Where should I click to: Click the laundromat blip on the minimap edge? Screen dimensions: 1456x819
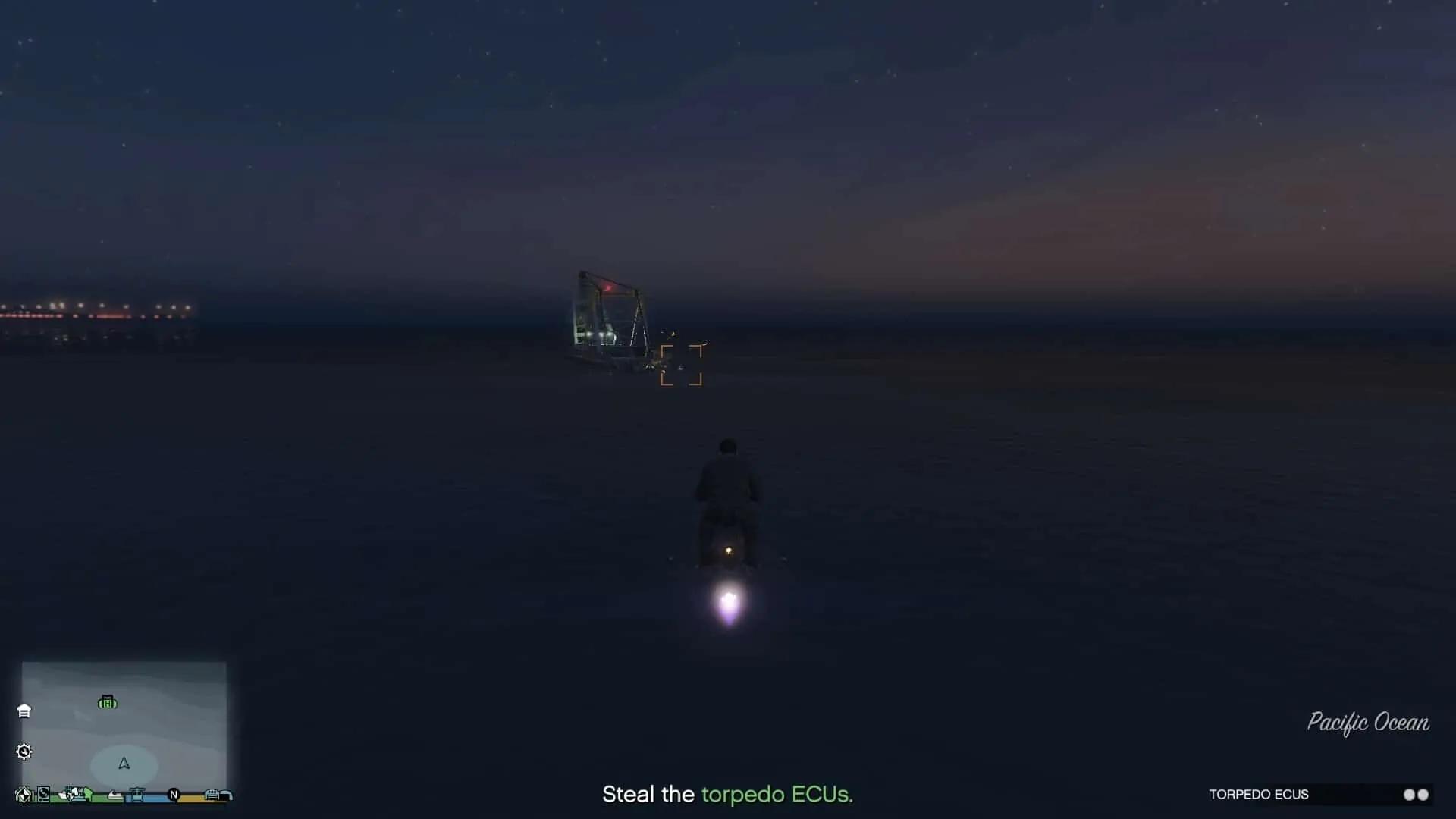point(43,794)
